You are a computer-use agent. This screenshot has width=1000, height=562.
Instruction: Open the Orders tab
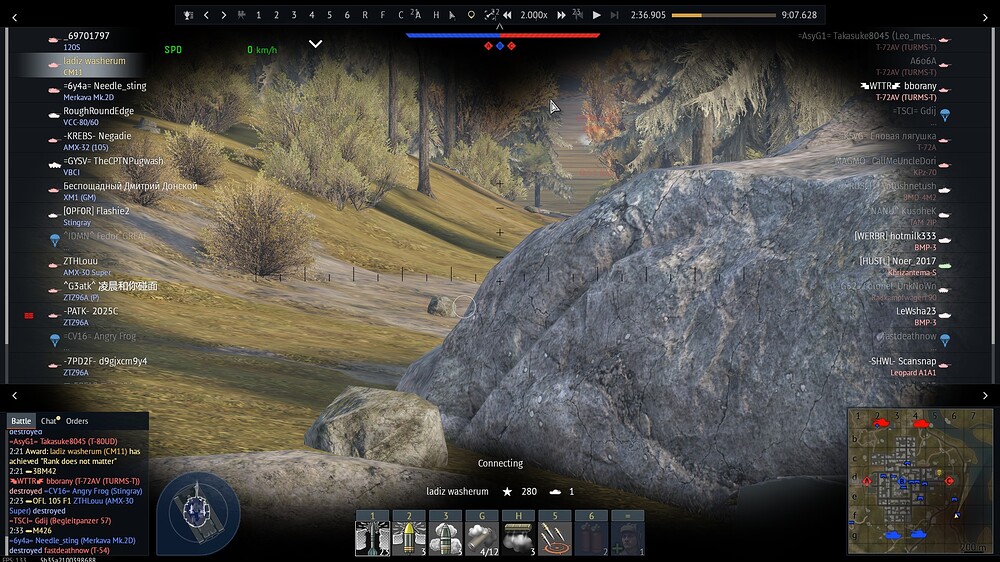pyautogui.click(x=77, y=421)
